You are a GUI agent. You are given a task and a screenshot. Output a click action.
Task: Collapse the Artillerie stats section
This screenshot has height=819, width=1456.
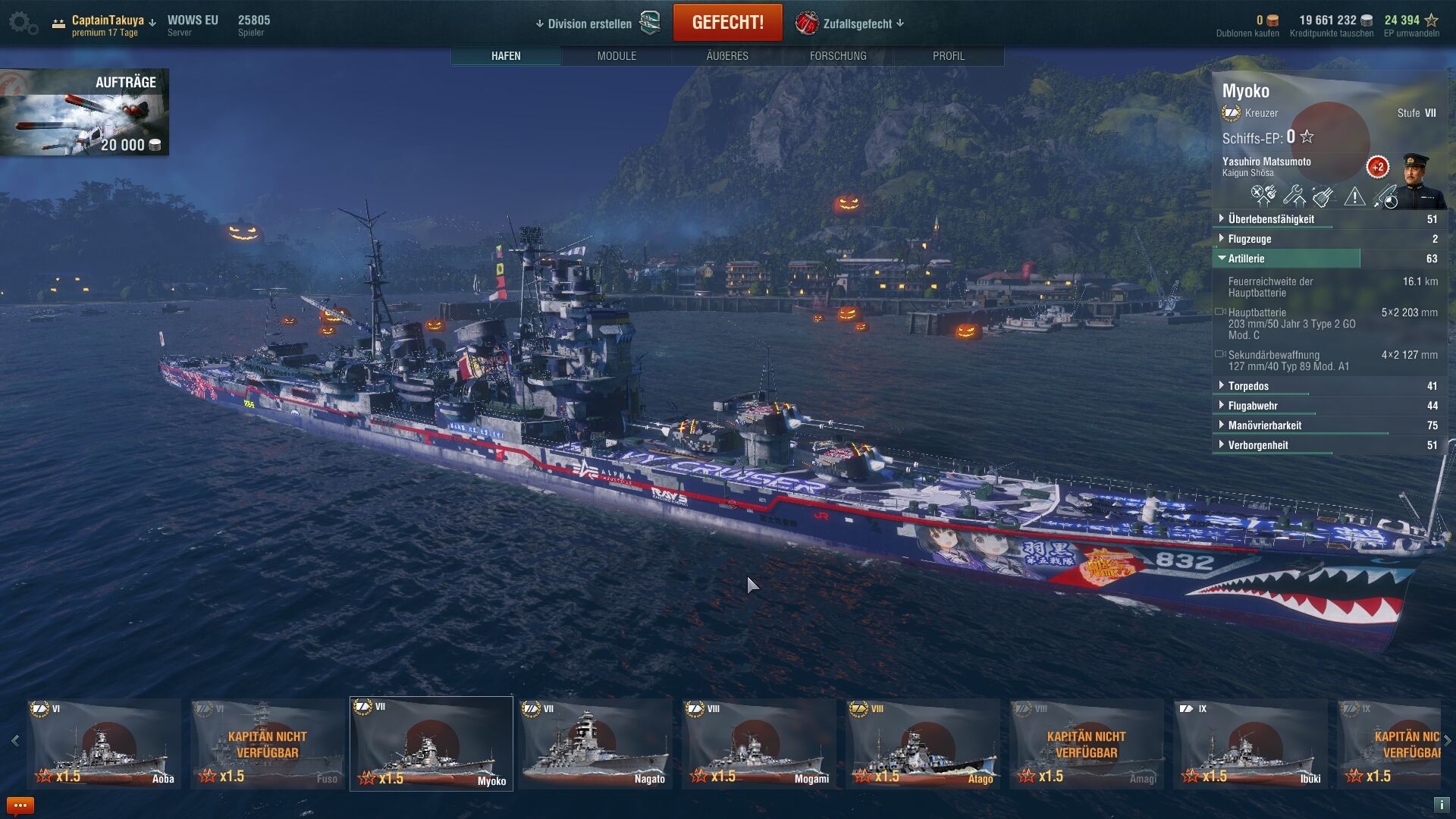[x=1246, y=259]
